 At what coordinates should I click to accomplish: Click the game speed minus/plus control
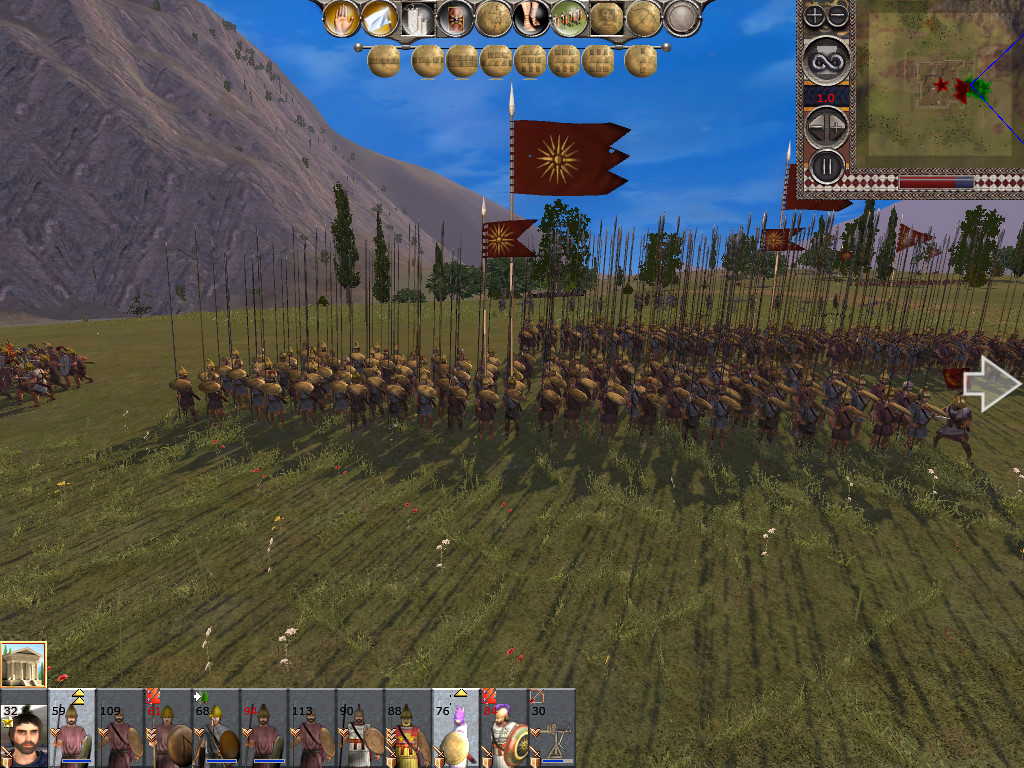[826, 126]
